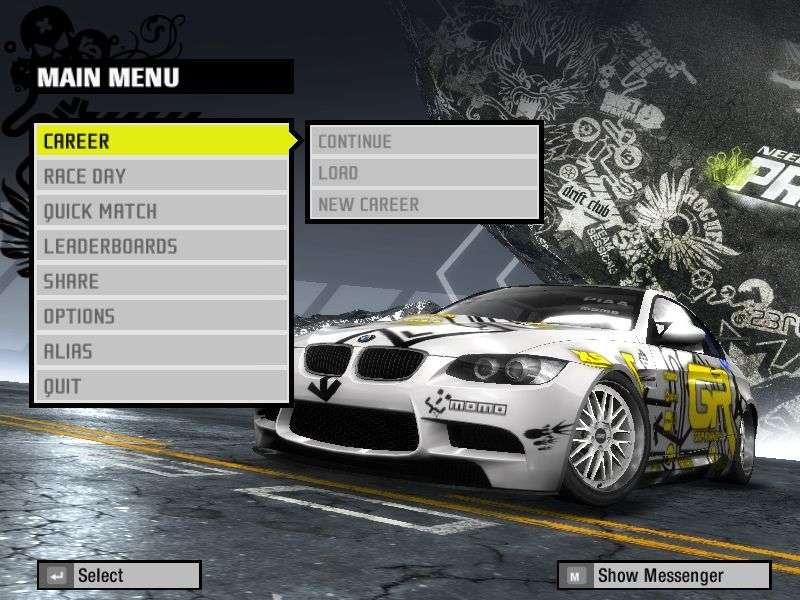Open the Race Day mode
Screen dimensions: 800x600
point(162,176)
